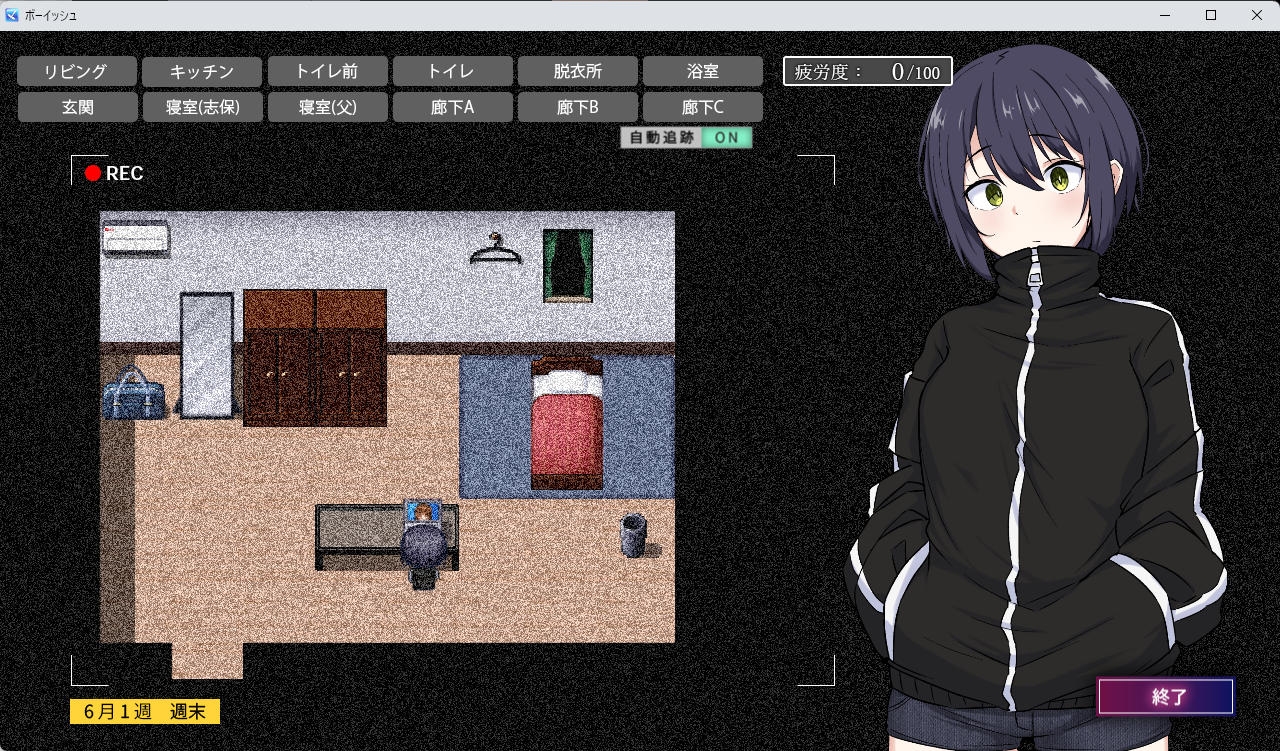Open the 浴室 bathroom camera
1280x751 pixels.
coord(702,71)
